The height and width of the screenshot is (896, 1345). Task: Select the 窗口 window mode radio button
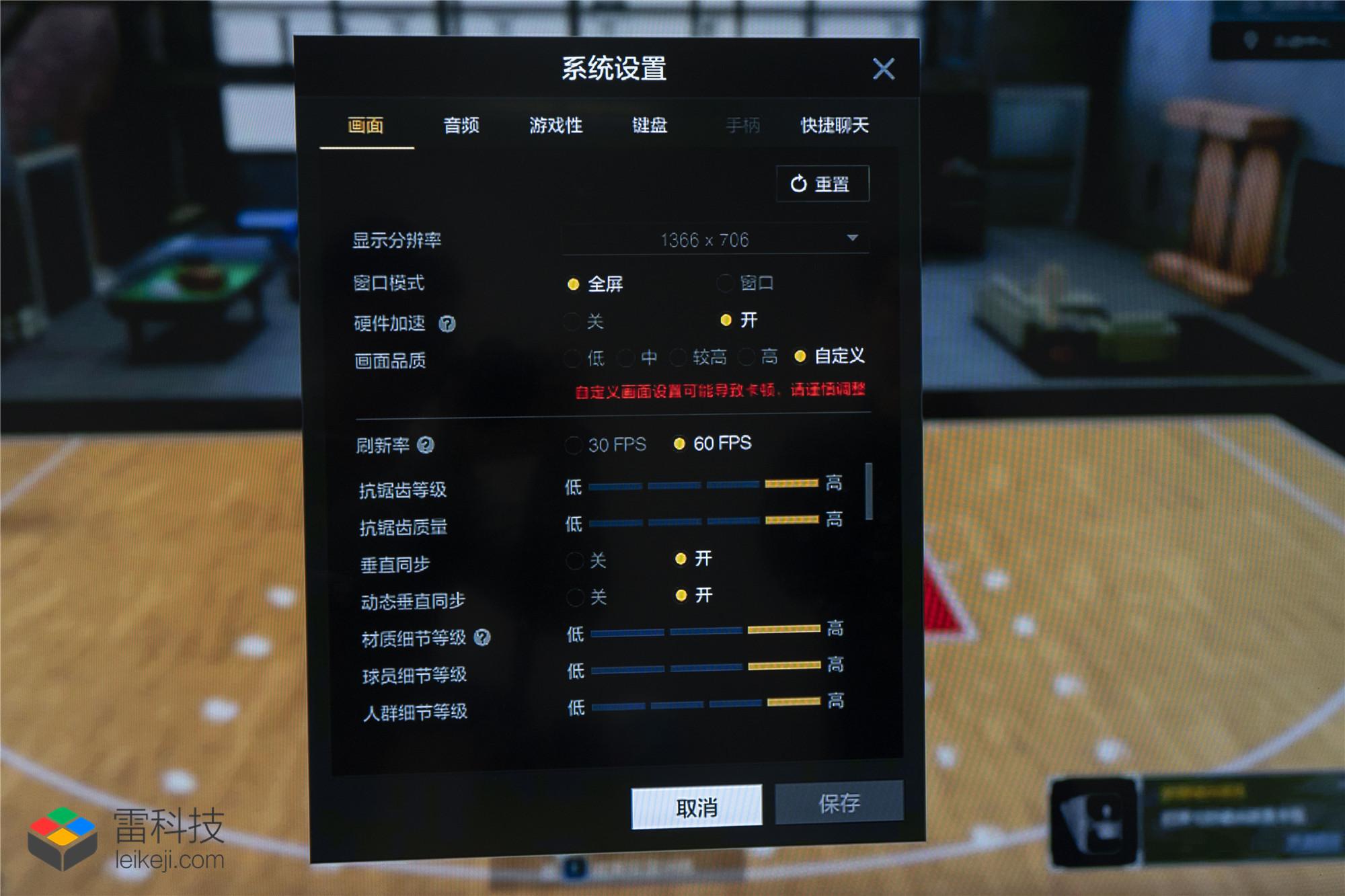click(x=725, y=284)
